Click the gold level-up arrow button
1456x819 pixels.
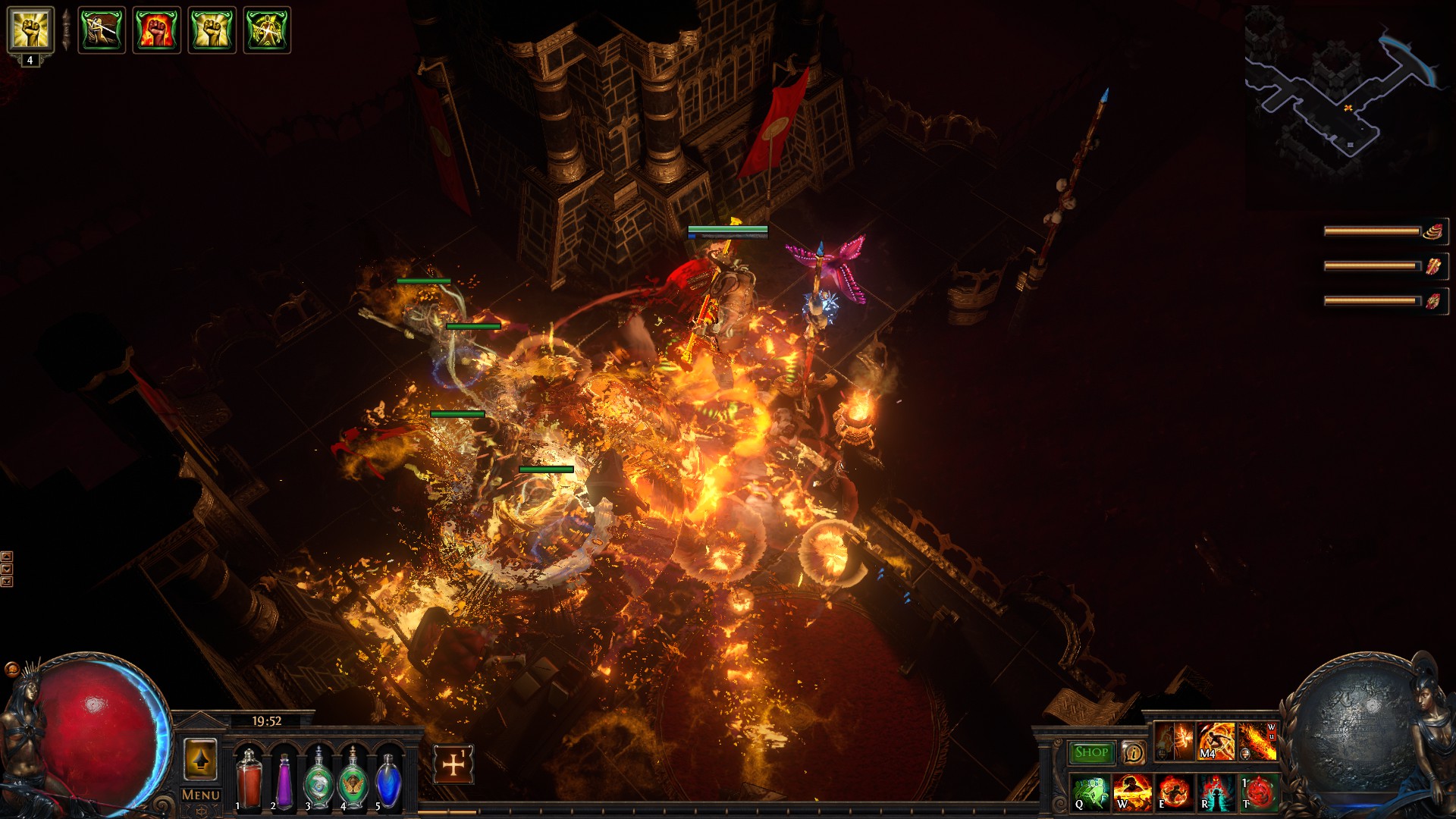pyautogui.click(x=200, y=759)
